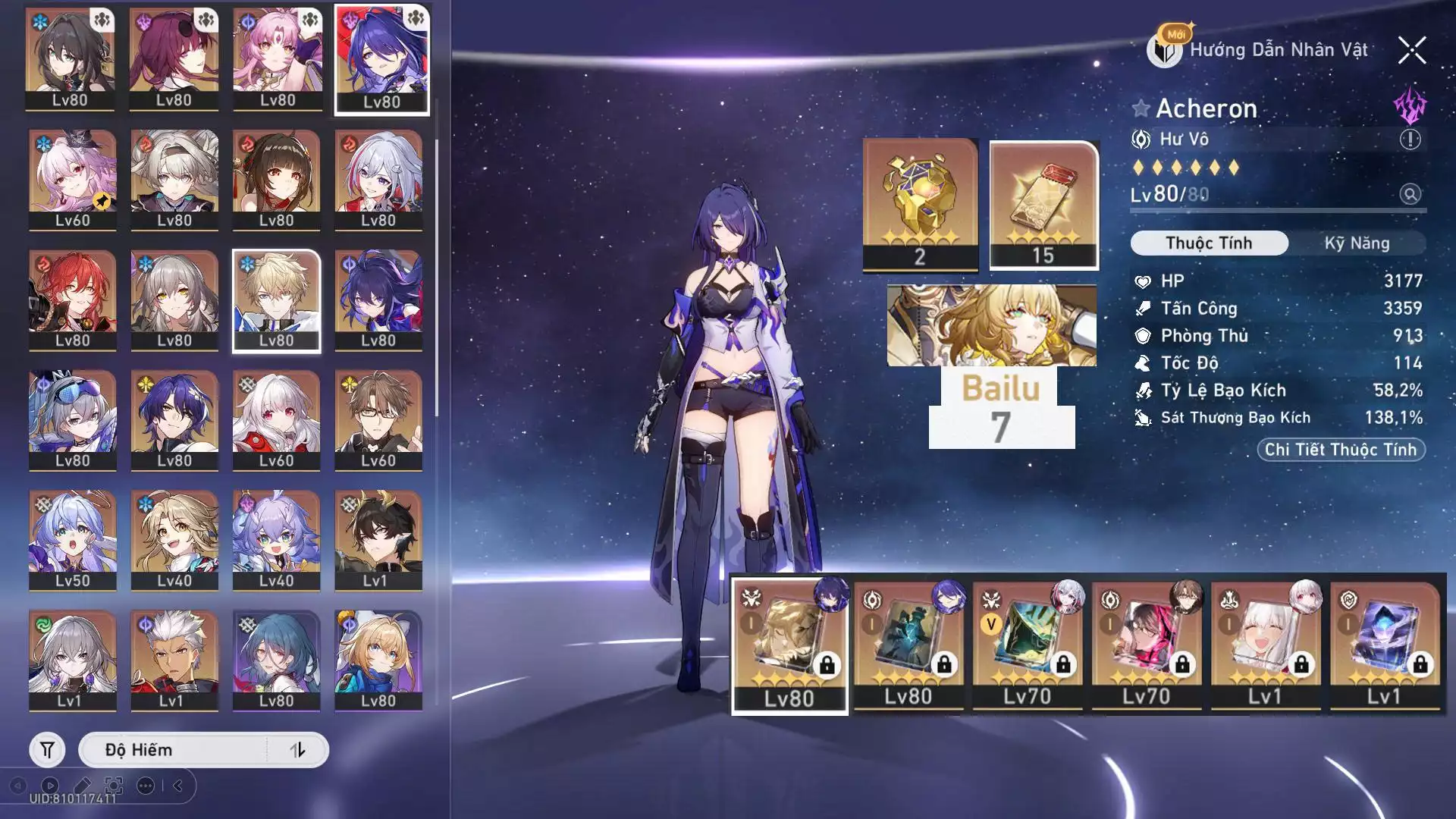Open the level preview magnifier icon
Viewport: 1456px width, 819px height.
1410,194
